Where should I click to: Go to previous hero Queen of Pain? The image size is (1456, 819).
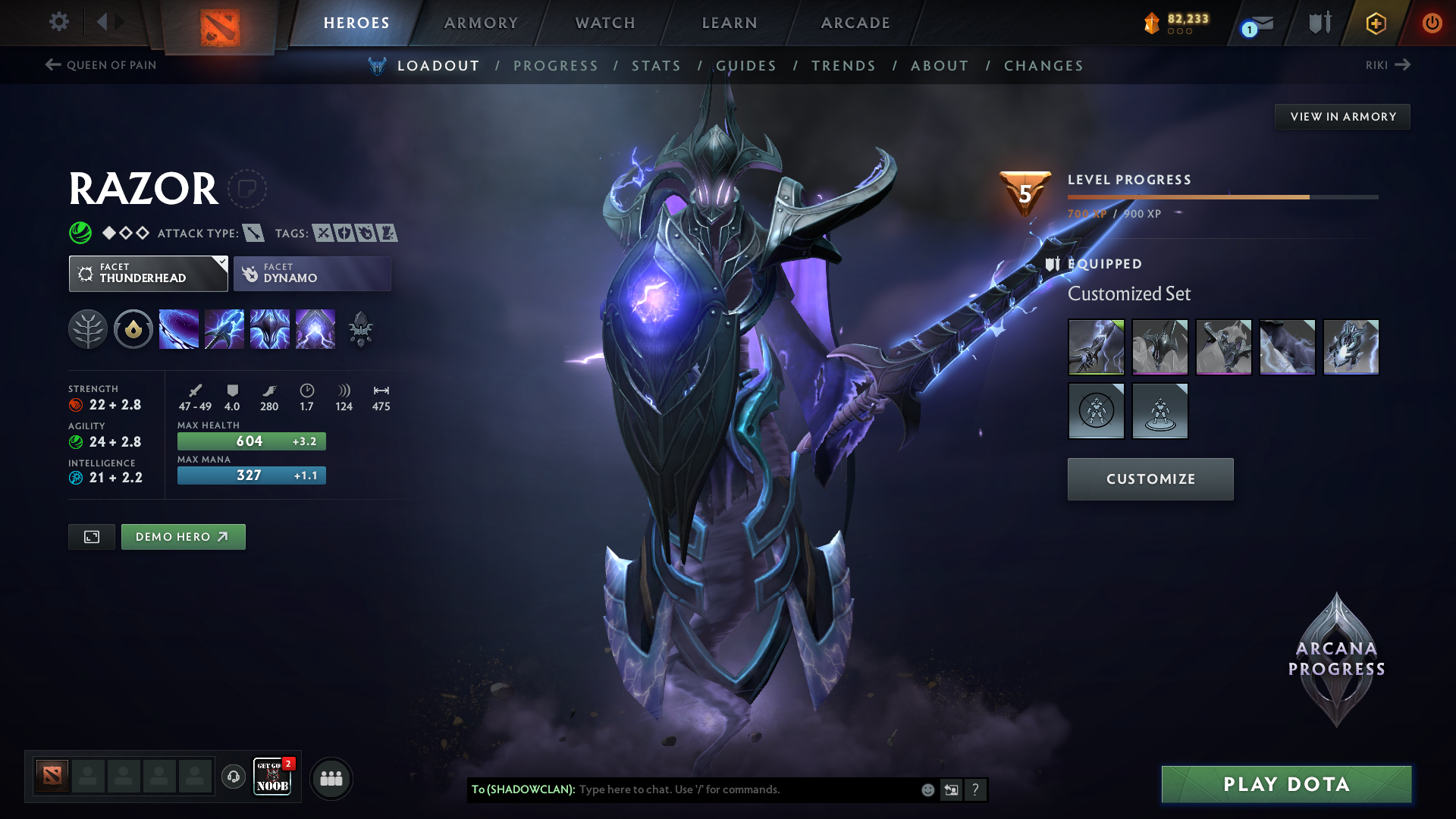click(101, 65)
